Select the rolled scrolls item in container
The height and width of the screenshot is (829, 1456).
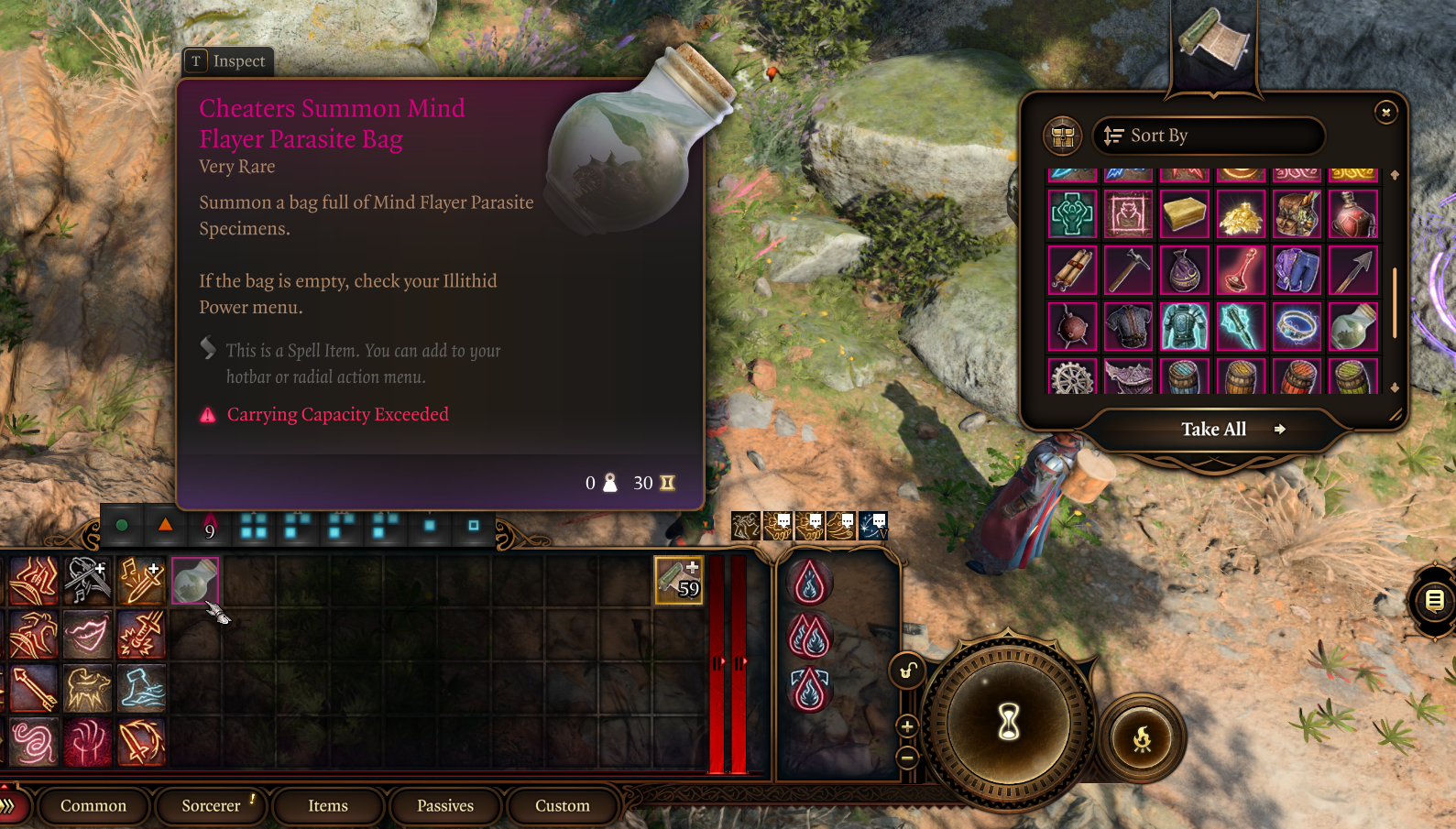point(1072,270)
